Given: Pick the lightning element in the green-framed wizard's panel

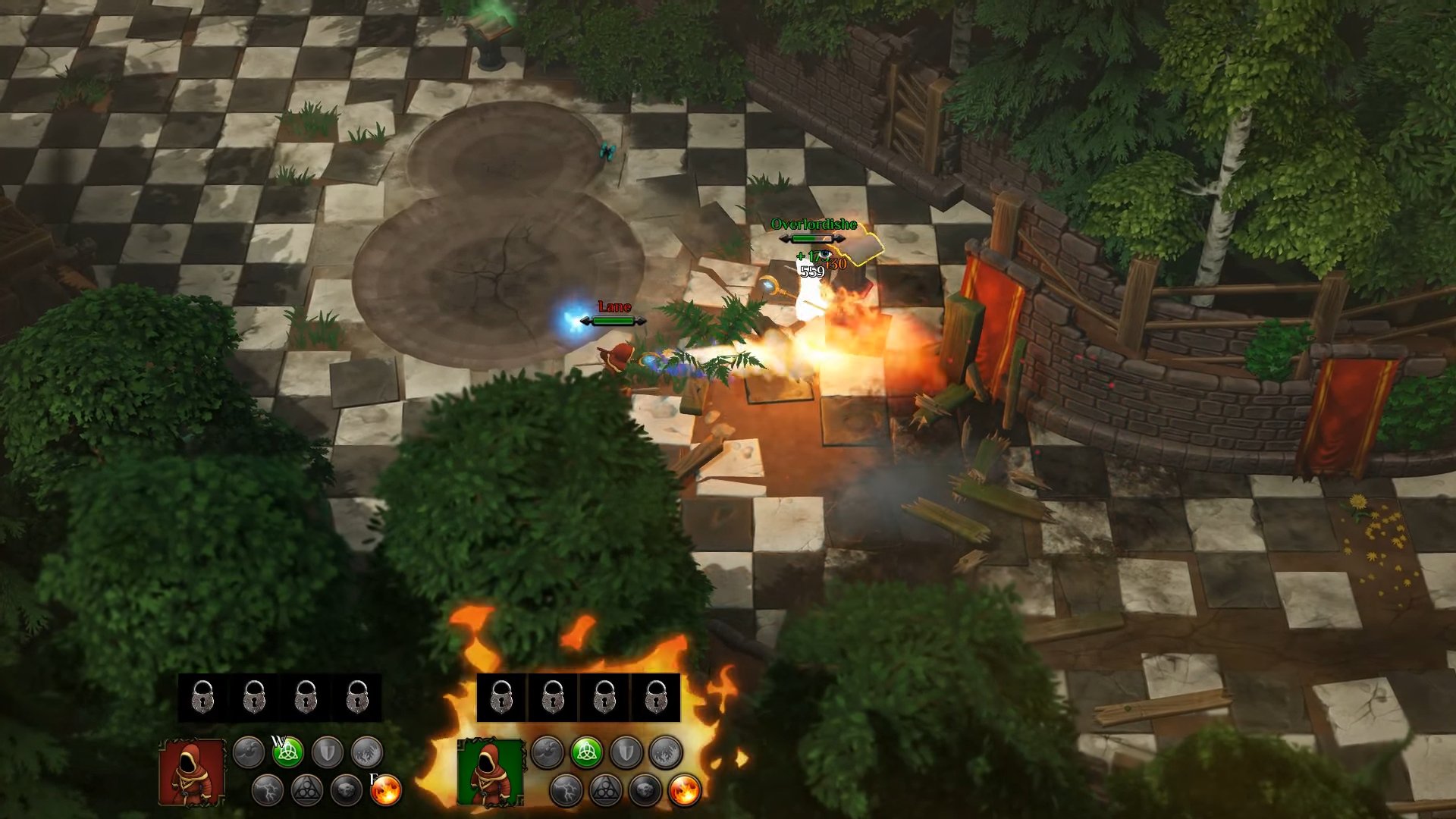Looking at the screenshot, I should 566,790.
